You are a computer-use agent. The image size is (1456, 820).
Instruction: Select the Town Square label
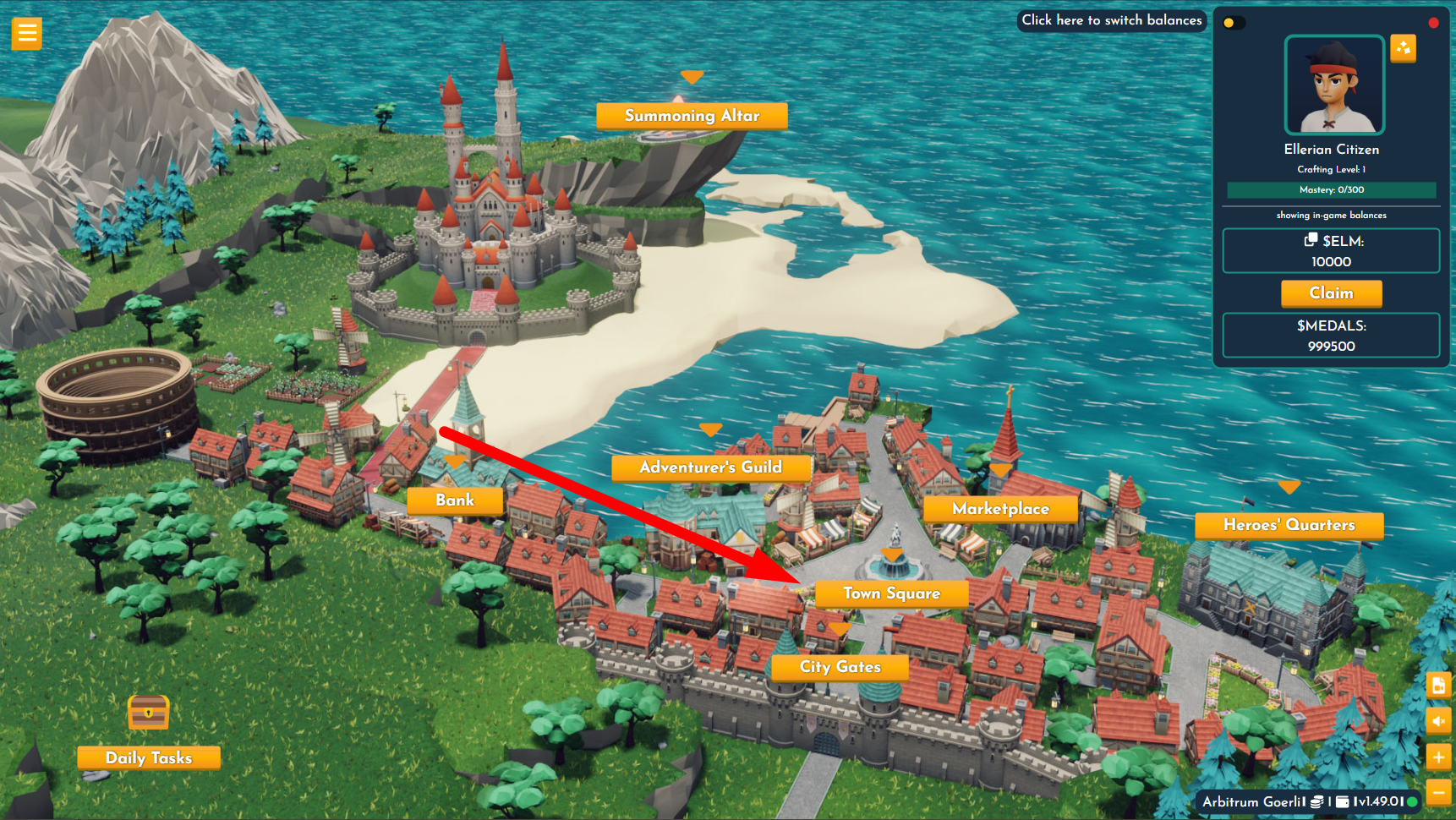(x=891, y=593)
